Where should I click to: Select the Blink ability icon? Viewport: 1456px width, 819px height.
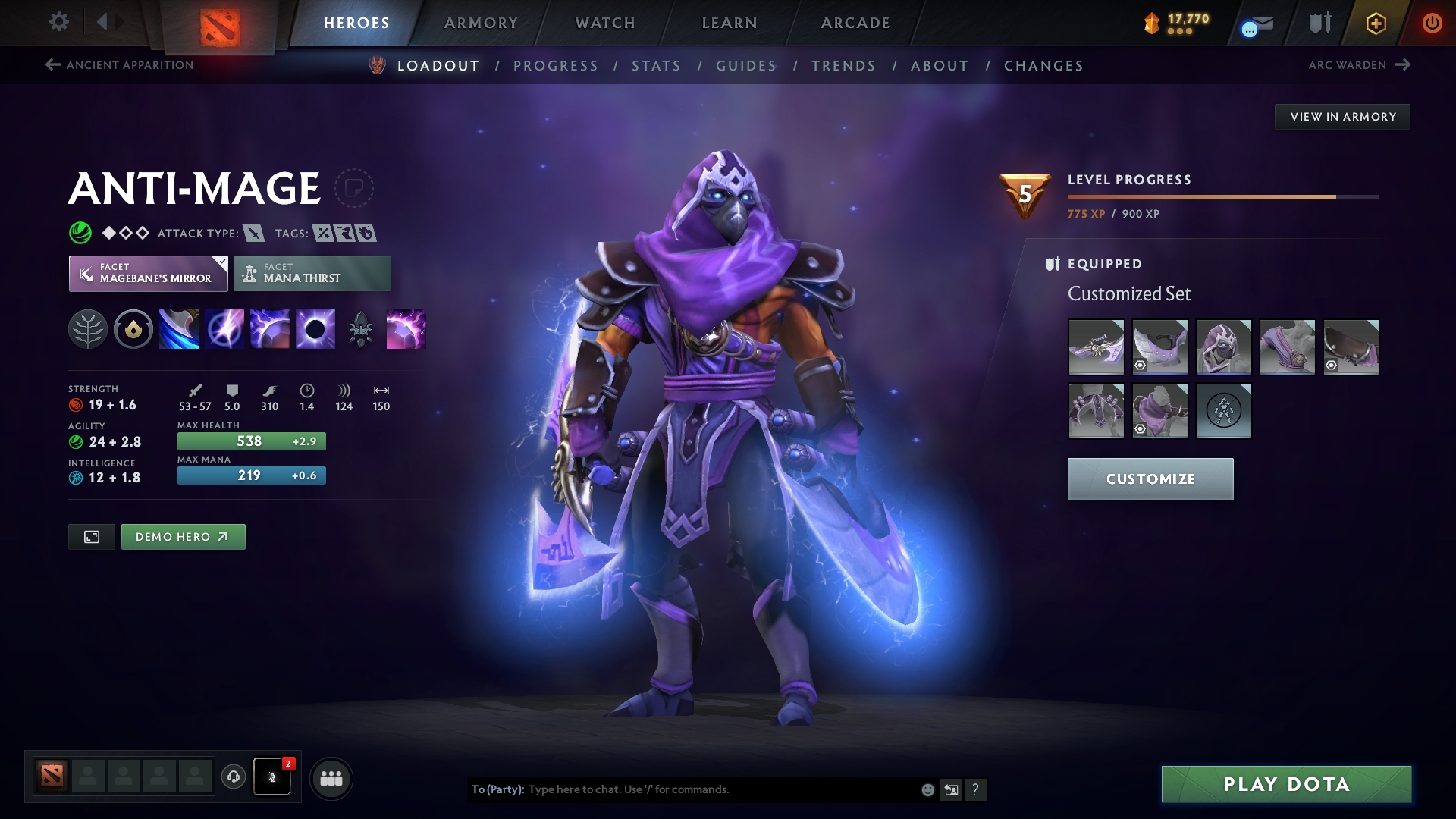pos(224,328)
